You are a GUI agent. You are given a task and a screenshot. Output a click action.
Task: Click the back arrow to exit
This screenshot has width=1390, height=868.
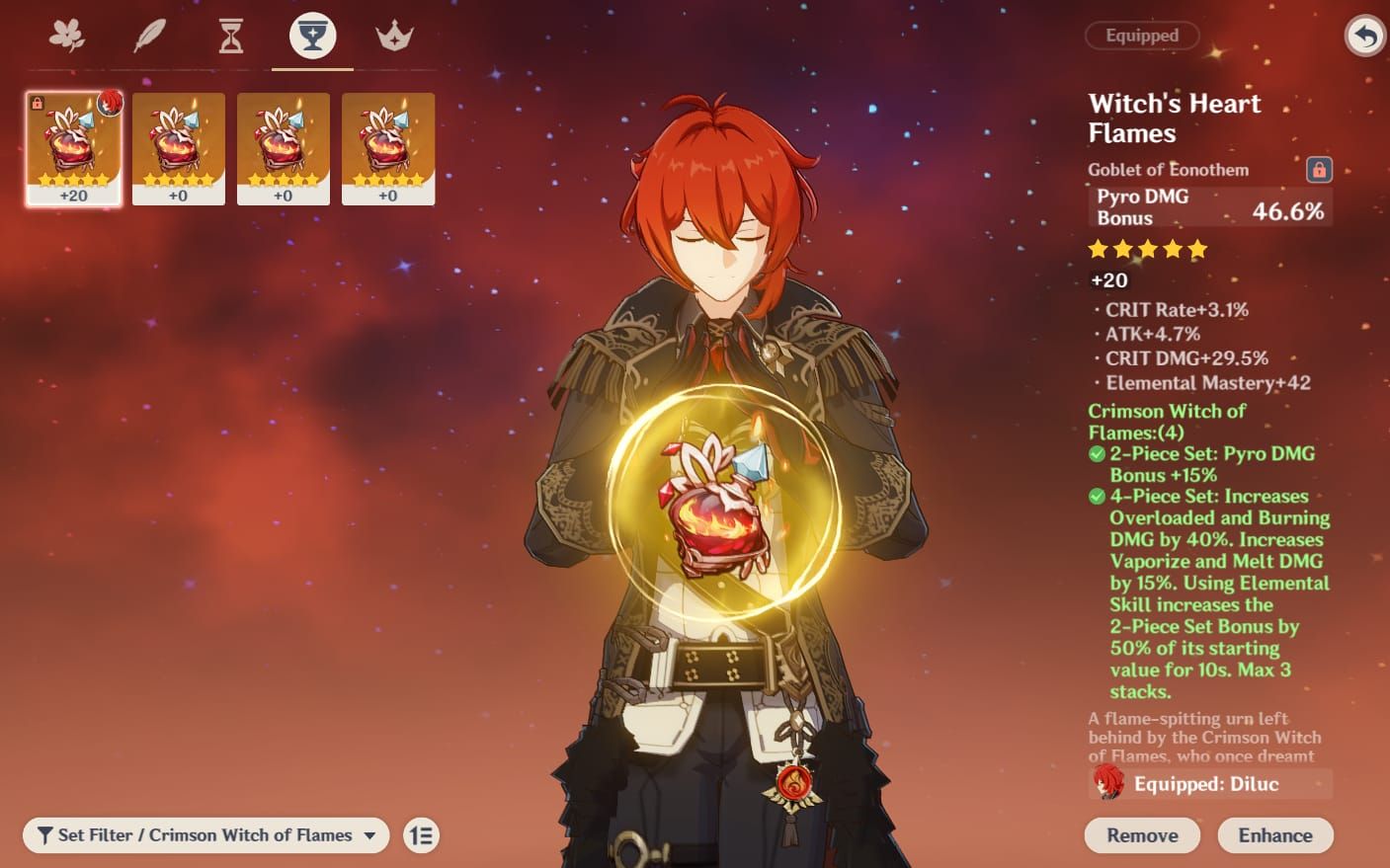coord(1364,37)
